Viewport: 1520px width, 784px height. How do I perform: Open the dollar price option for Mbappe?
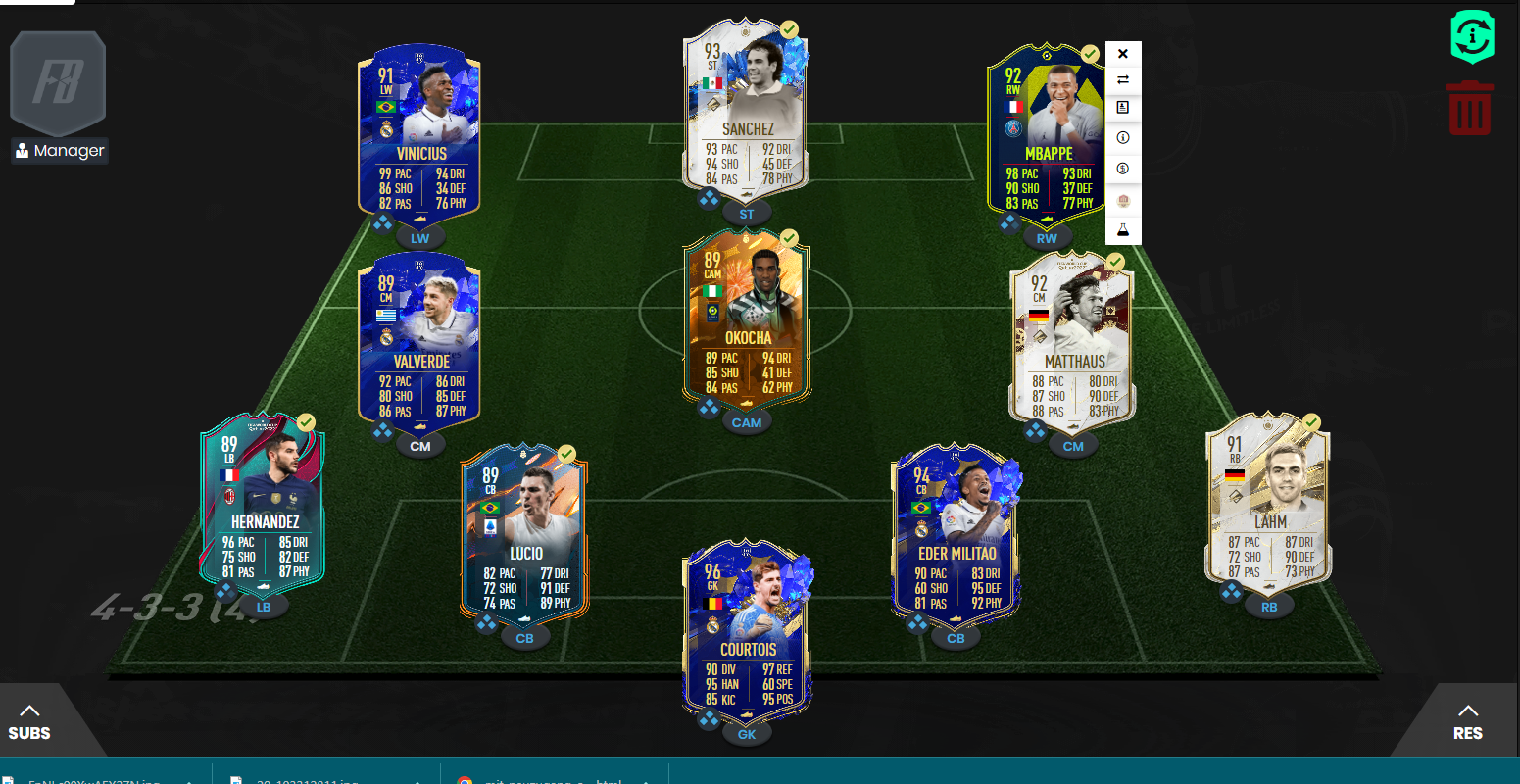point(1123,169)
